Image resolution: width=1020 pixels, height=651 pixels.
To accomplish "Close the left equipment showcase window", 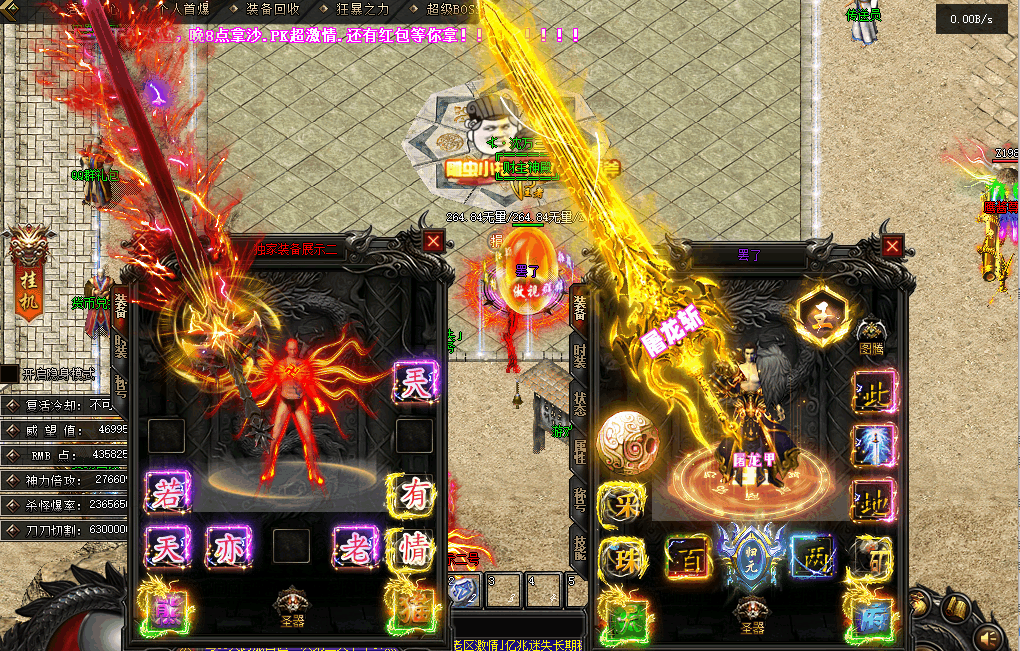I will [433, 241].
